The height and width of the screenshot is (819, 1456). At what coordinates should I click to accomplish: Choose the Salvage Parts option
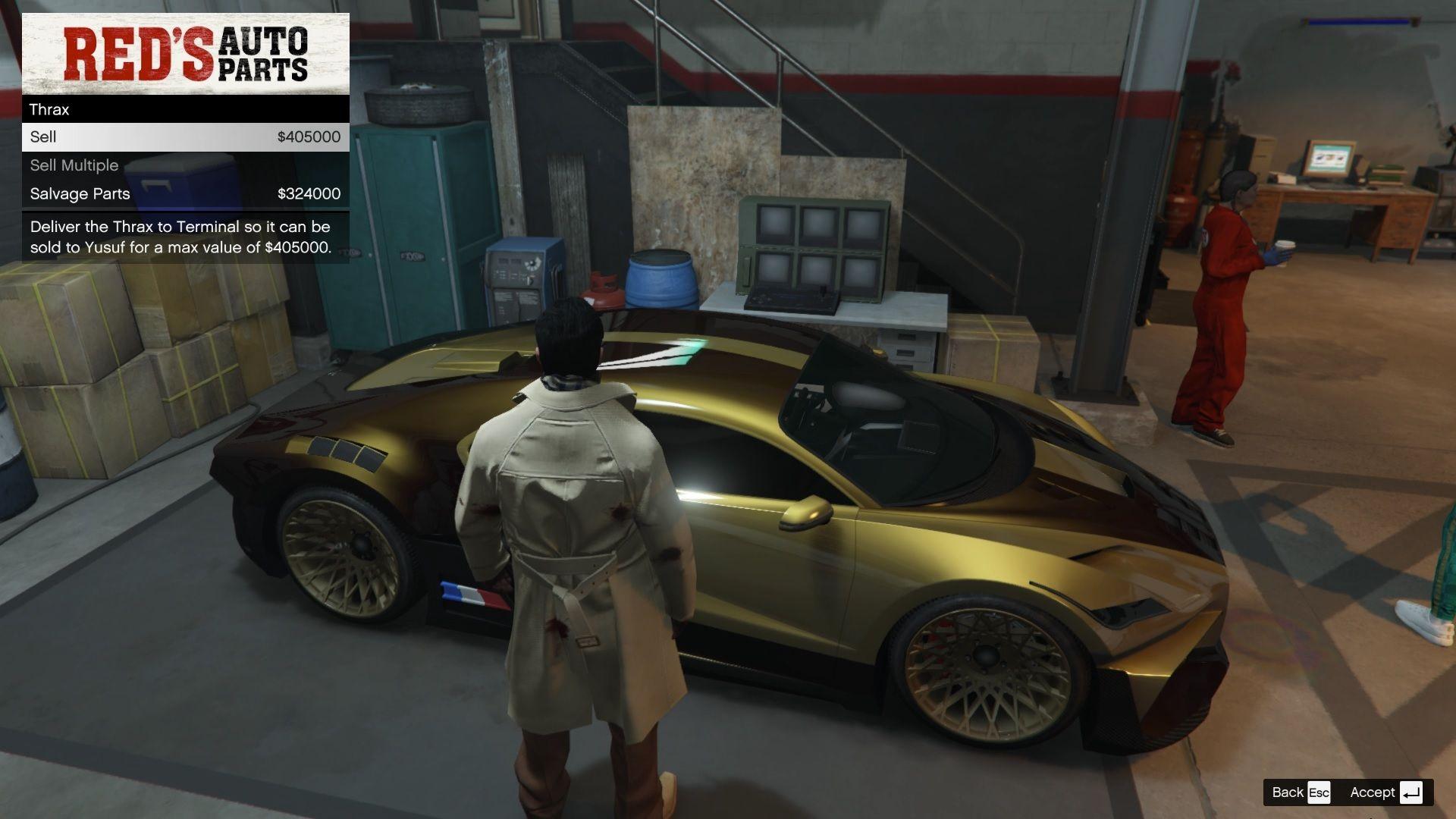[186, 193]
